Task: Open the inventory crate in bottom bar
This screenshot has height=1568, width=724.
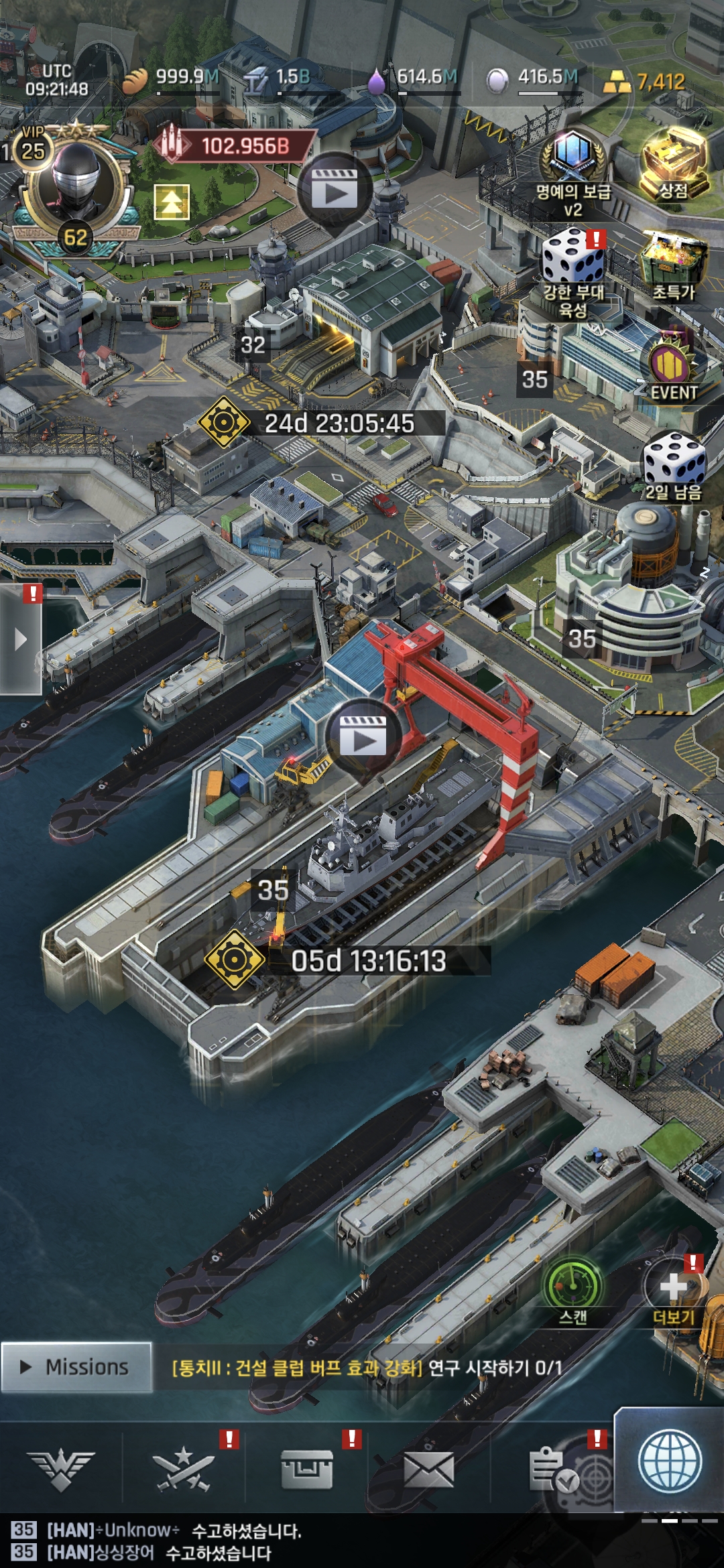Action: (306, 1471)
